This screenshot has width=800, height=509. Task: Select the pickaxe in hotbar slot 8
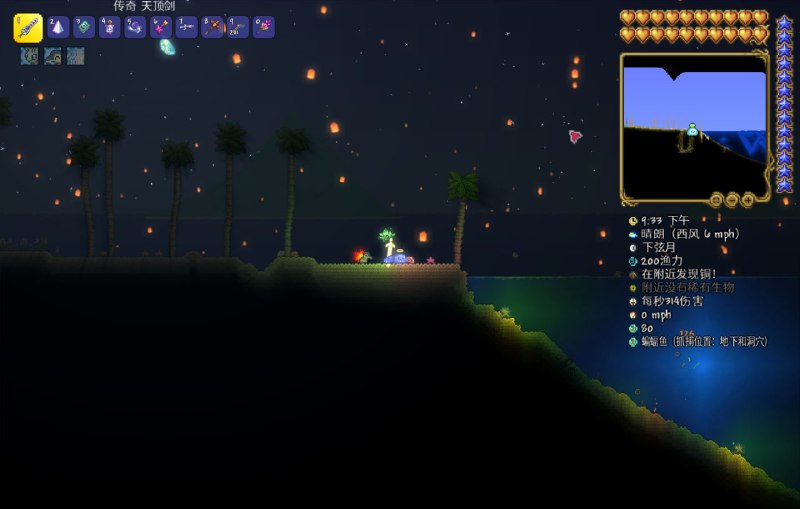point(212,27)
